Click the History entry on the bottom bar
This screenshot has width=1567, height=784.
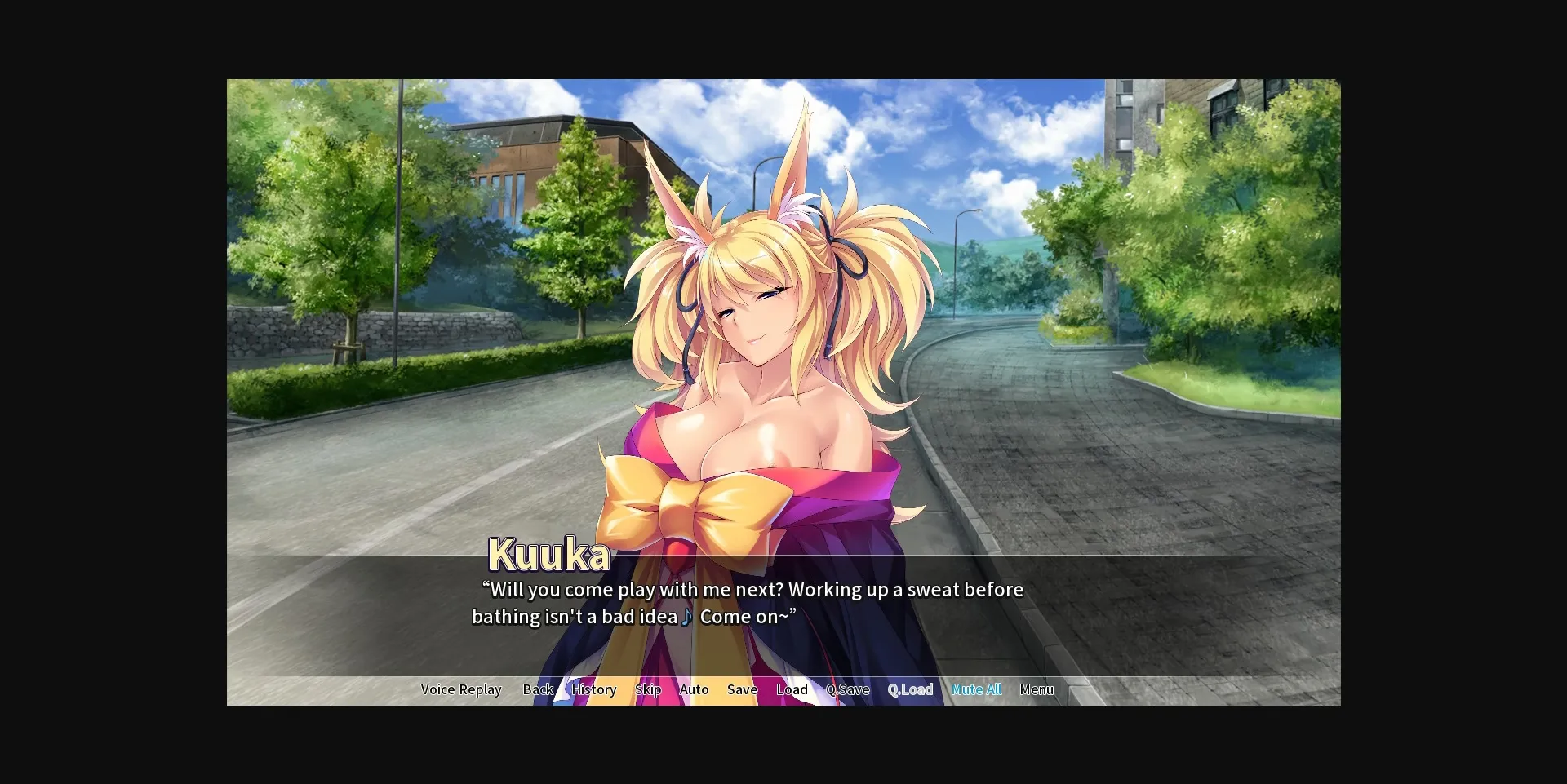[593, 689]
